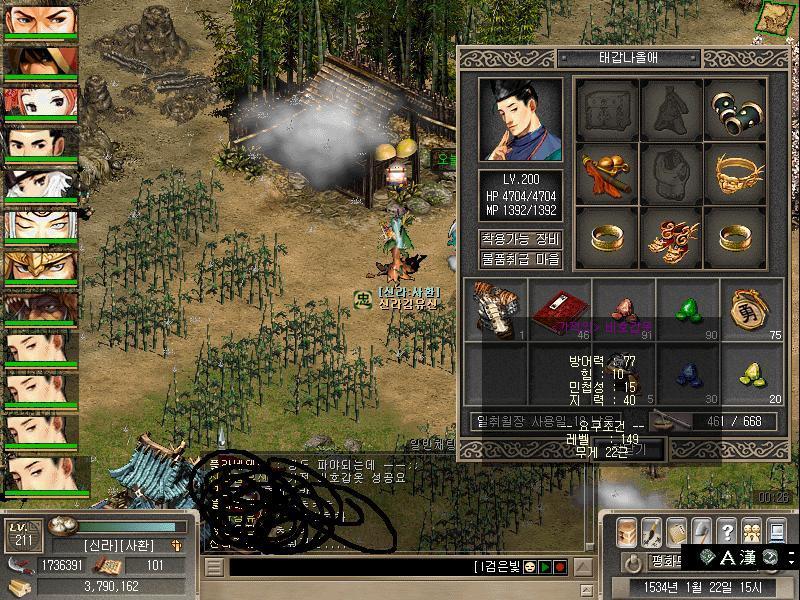Select the blue gemstone stack of 30
This screenshot has height=600, width=800.
pos(688,372)
